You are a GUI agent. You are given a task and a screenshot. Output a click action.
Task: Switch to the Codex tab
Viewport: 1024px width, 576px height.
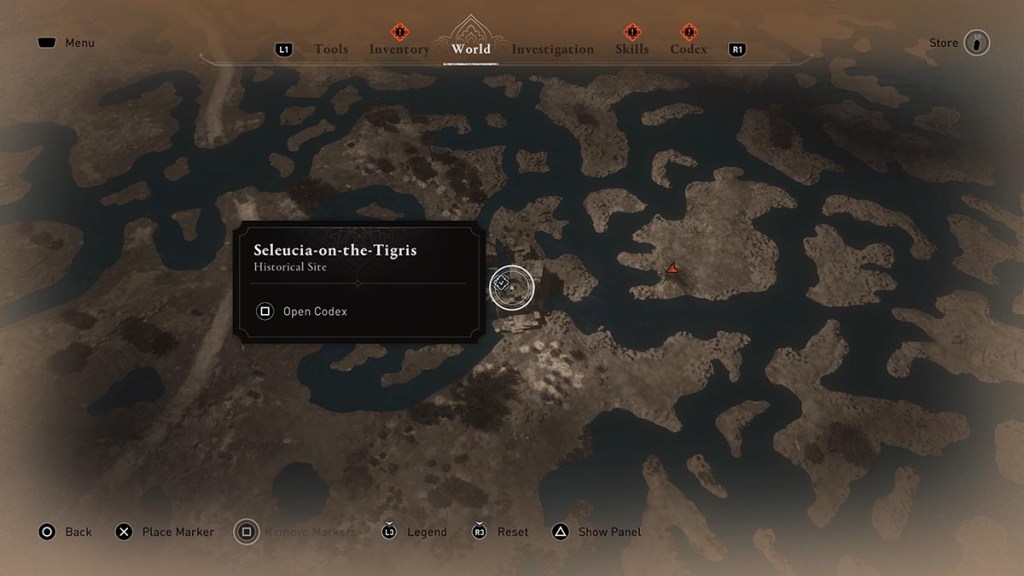tap(688, 49)
